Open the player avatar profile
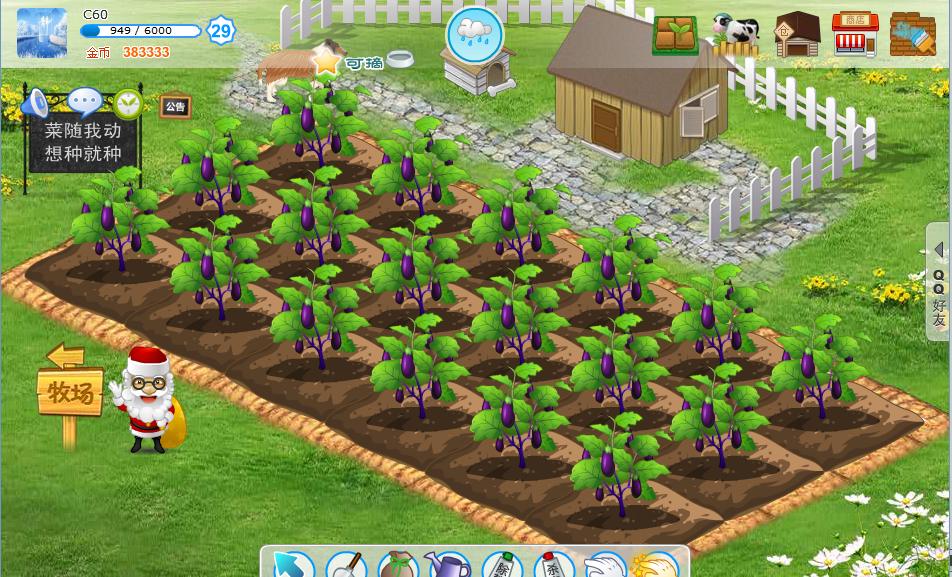 click(42, 33)
